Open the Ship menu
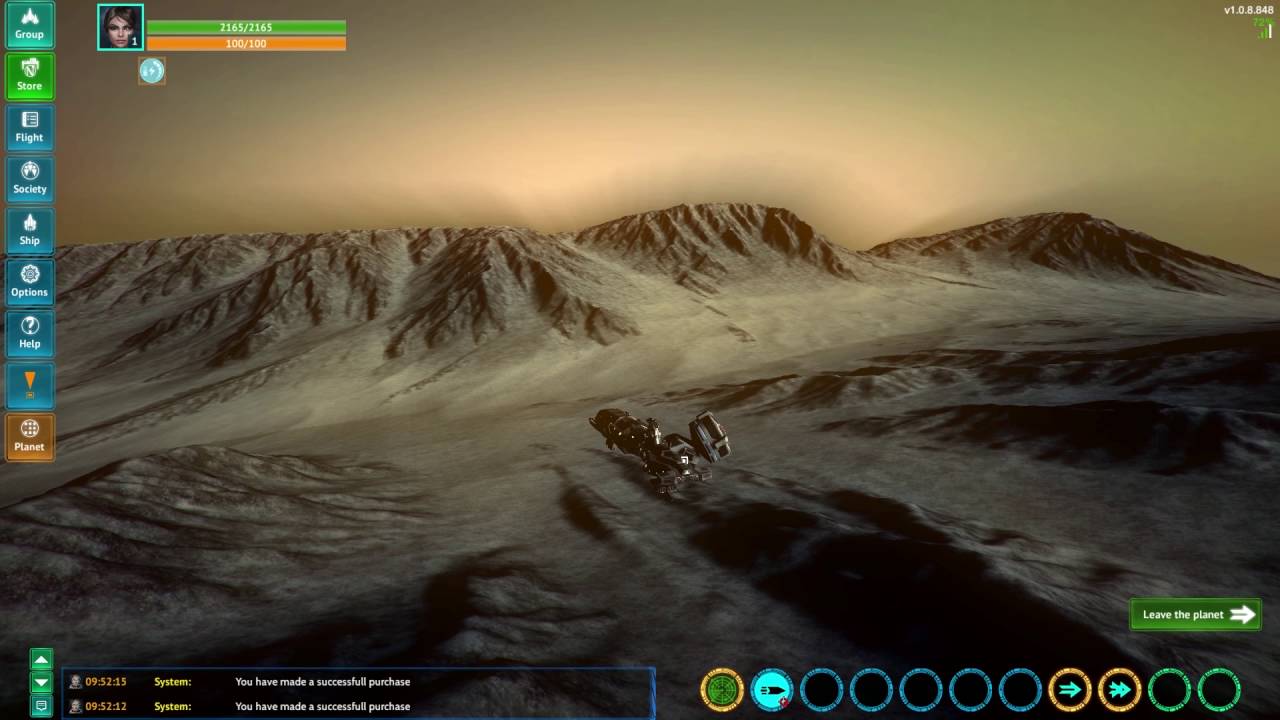Viewport: 1280px width, 720px height. pyautogui.click(x=29, y=231)
